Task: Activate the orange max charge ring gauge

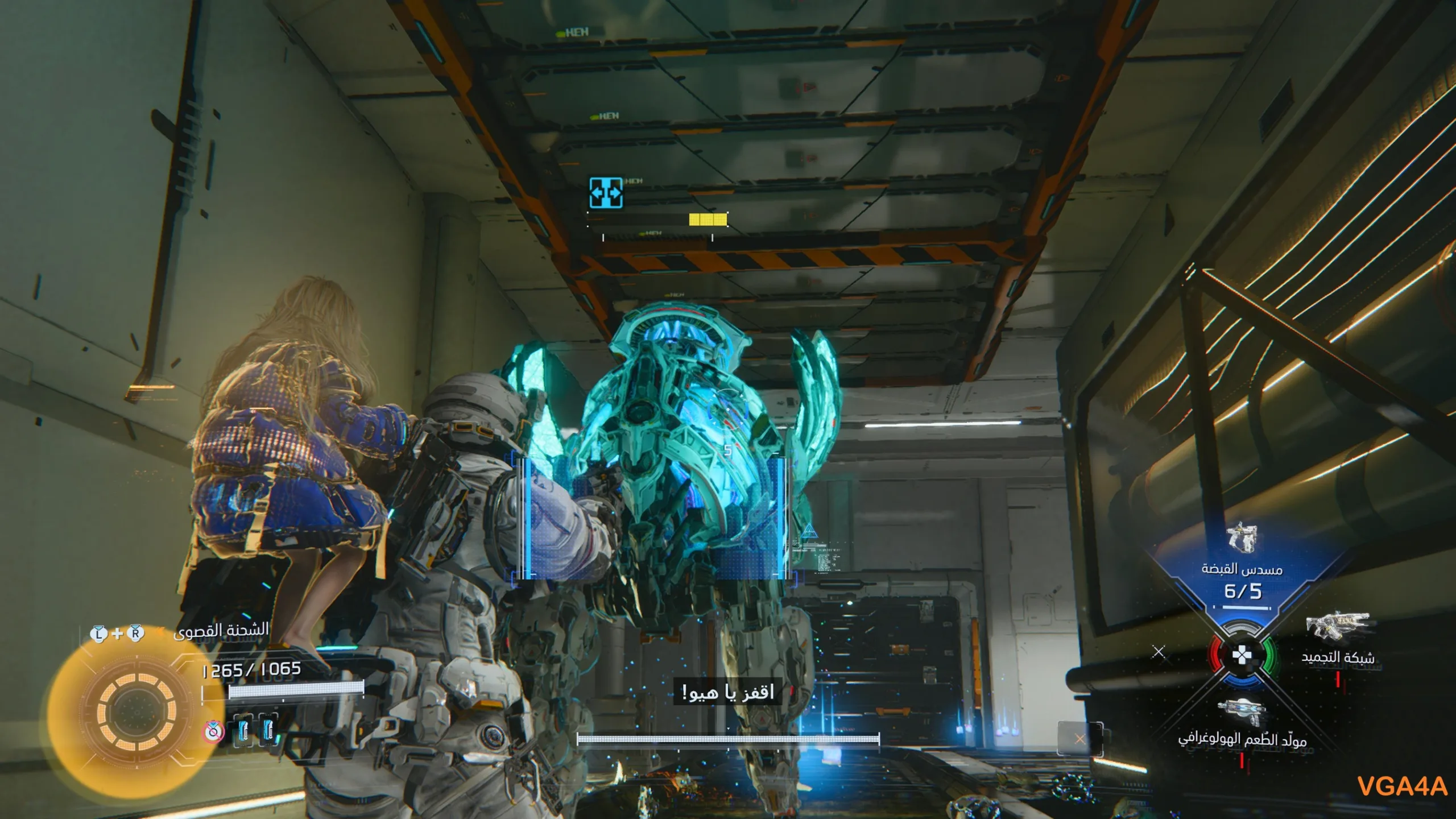Action: point(136,712)
